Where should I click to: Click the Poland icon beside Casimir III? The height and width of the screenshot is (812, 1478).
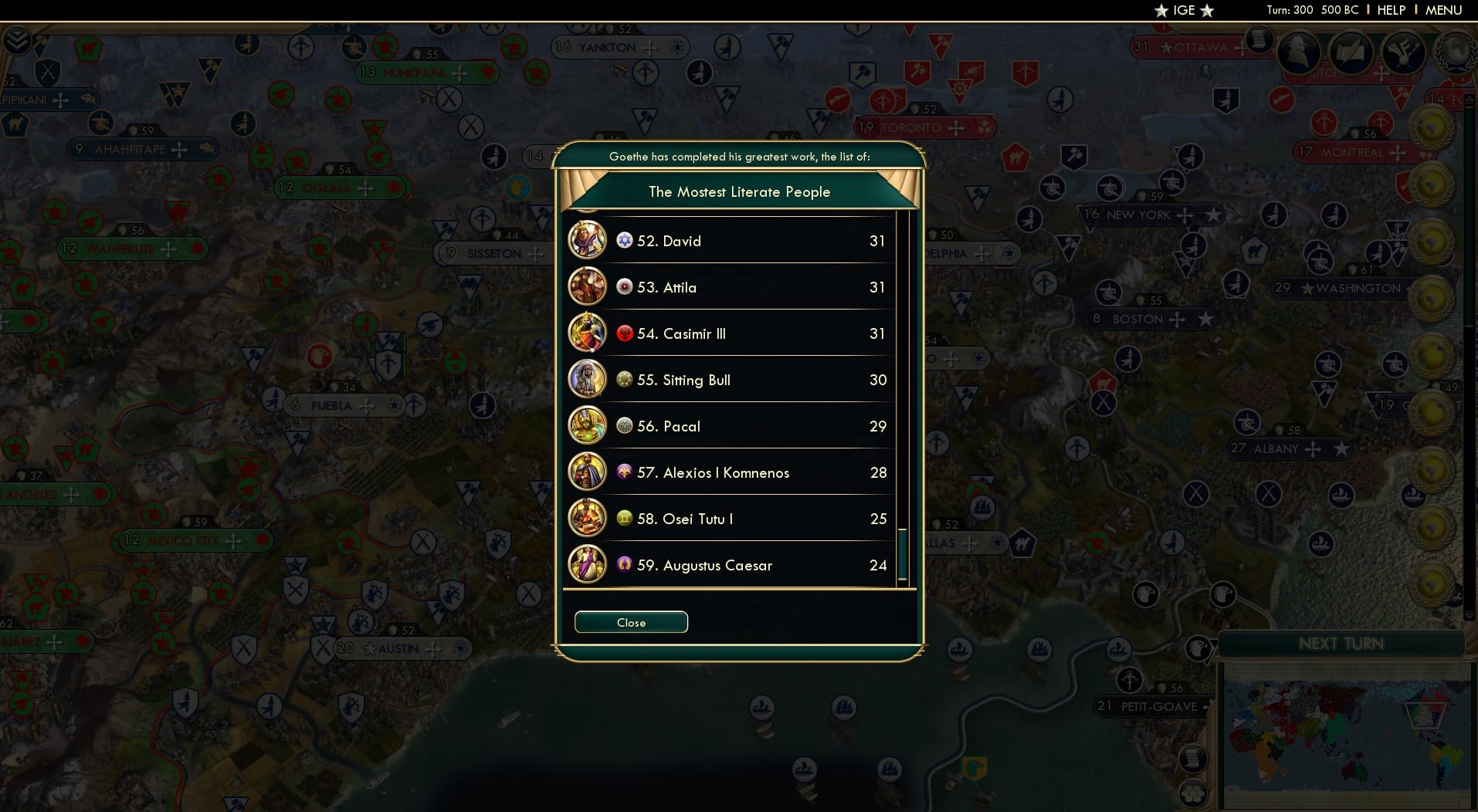[624, 333]
